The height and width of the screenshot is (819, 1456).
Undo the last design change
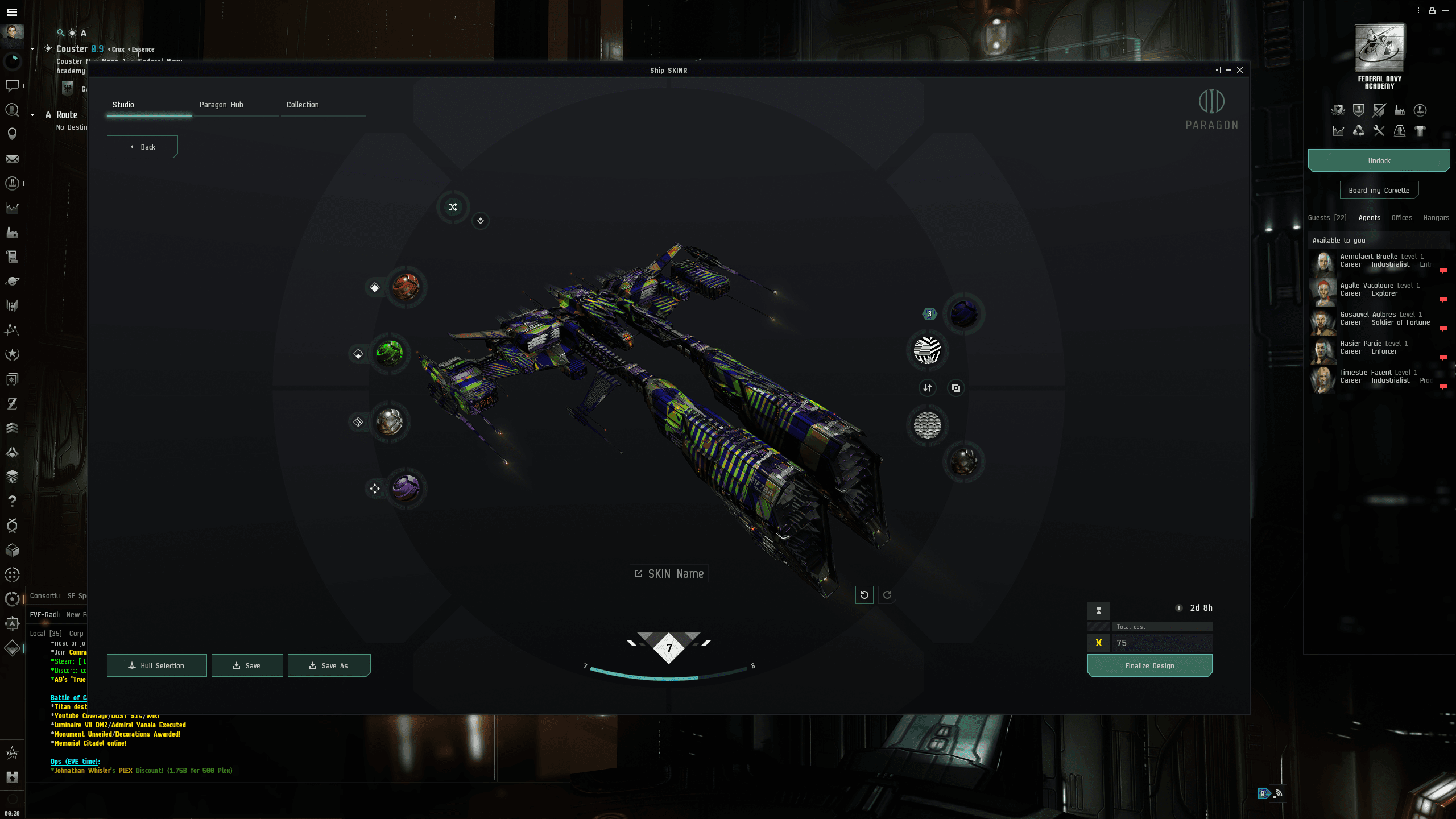click(864, 595)
